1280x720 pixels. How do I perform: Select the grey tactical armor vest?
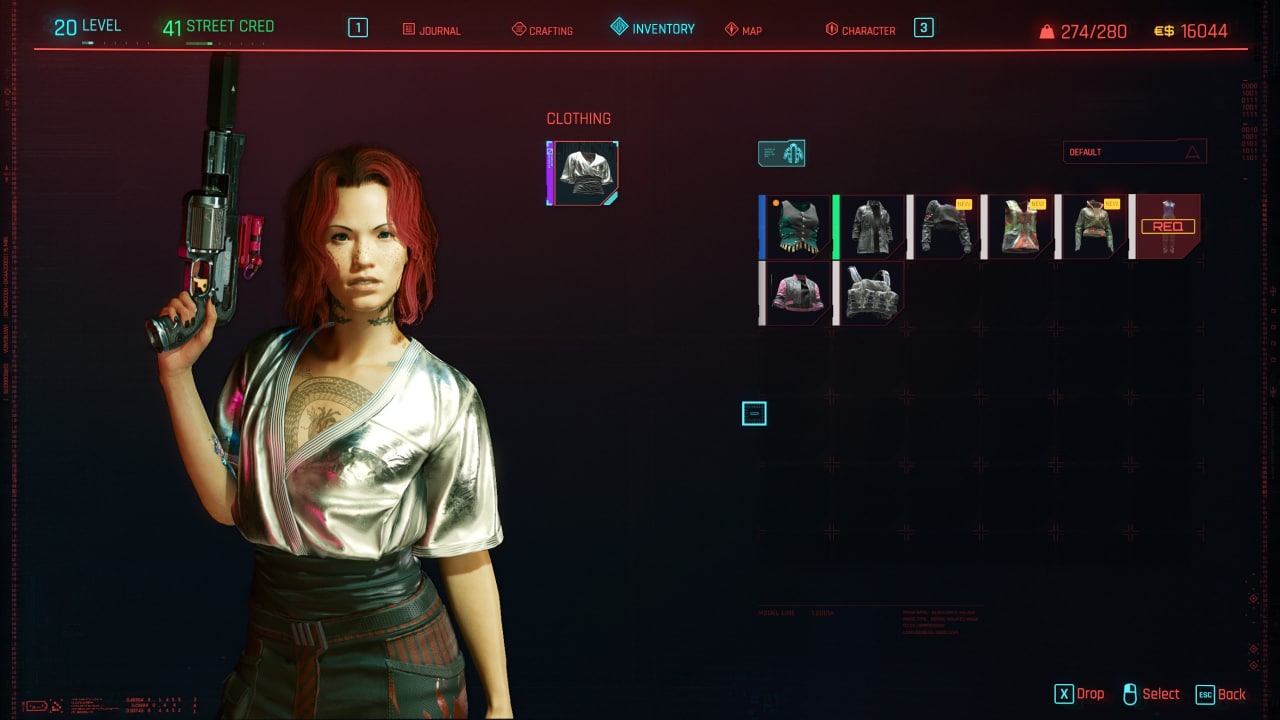pos(870,293)
